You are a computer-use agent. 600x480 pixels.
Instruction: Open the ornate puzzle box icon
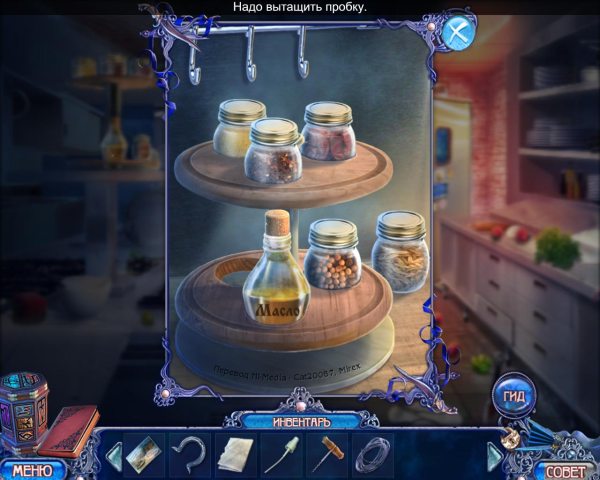click(x=21, y=411)
